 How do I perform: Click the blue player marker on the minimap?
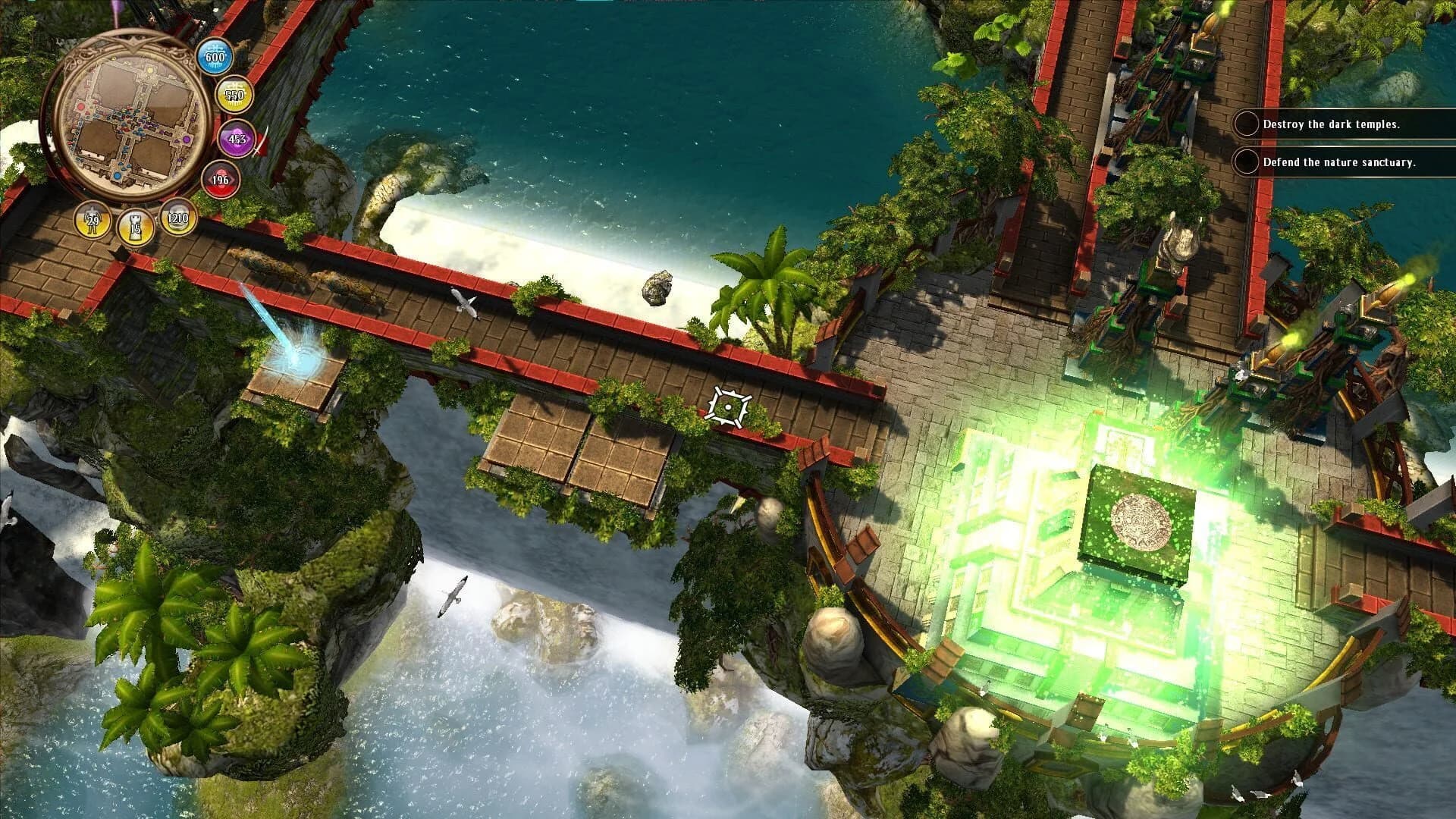(118, 175)
